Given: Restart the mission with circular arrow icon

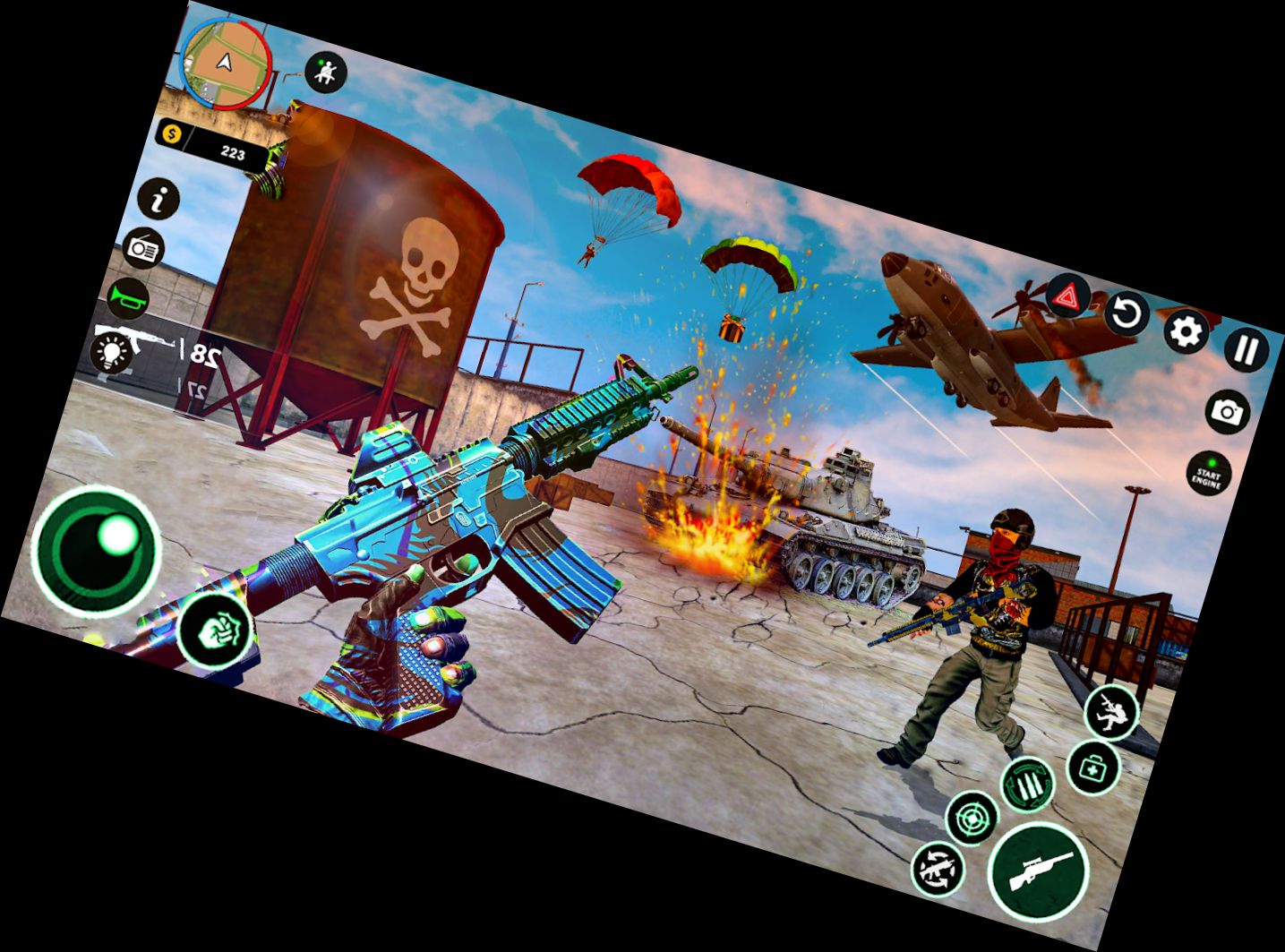Looking at the screenshot, I should pyautogui.click(x=1125, y=315).
